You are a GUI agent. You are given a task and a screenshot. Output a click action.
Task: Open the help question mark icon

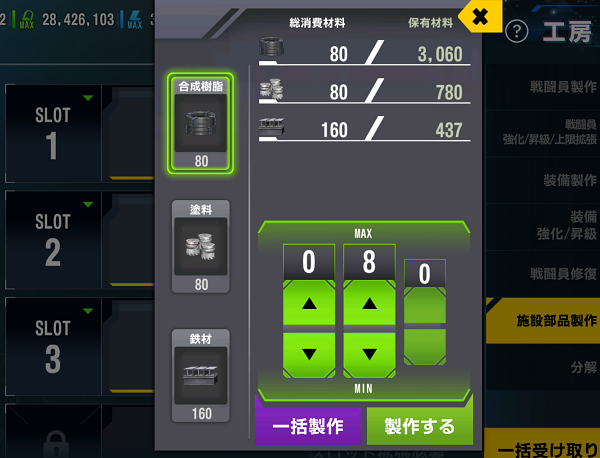coord(517,32)
